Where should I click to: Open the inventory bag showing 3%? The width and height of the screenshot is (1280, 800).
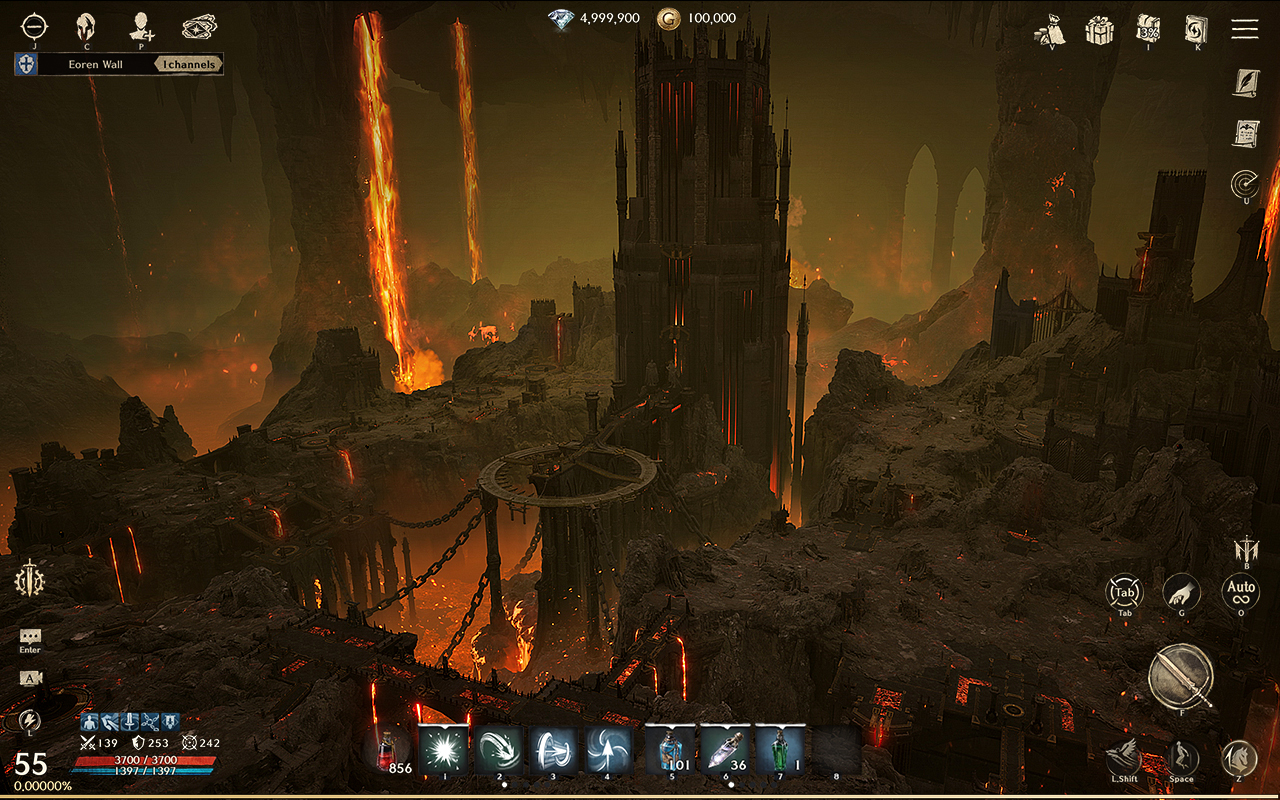(x=1148, y=28)
